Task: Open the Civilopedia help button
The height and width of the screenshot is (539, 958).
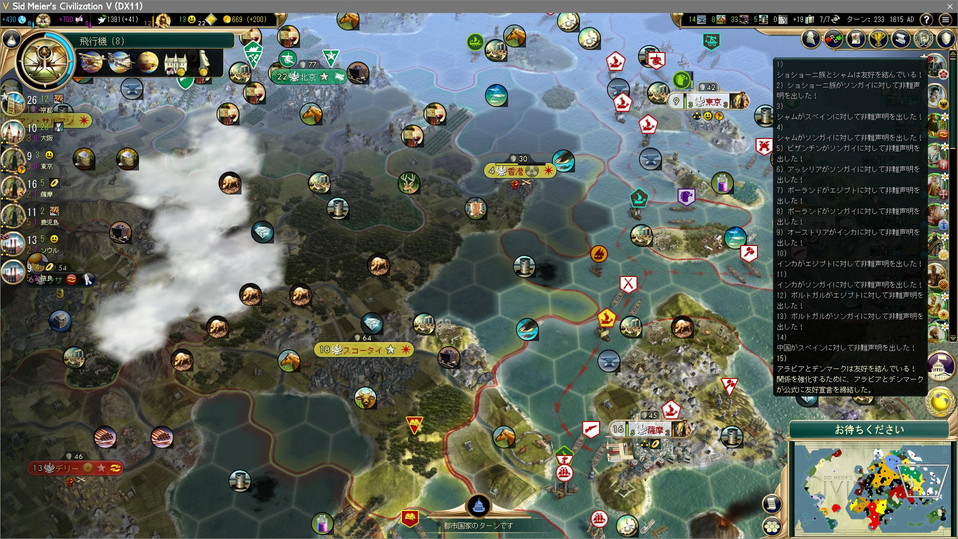Action: point(926,19)
